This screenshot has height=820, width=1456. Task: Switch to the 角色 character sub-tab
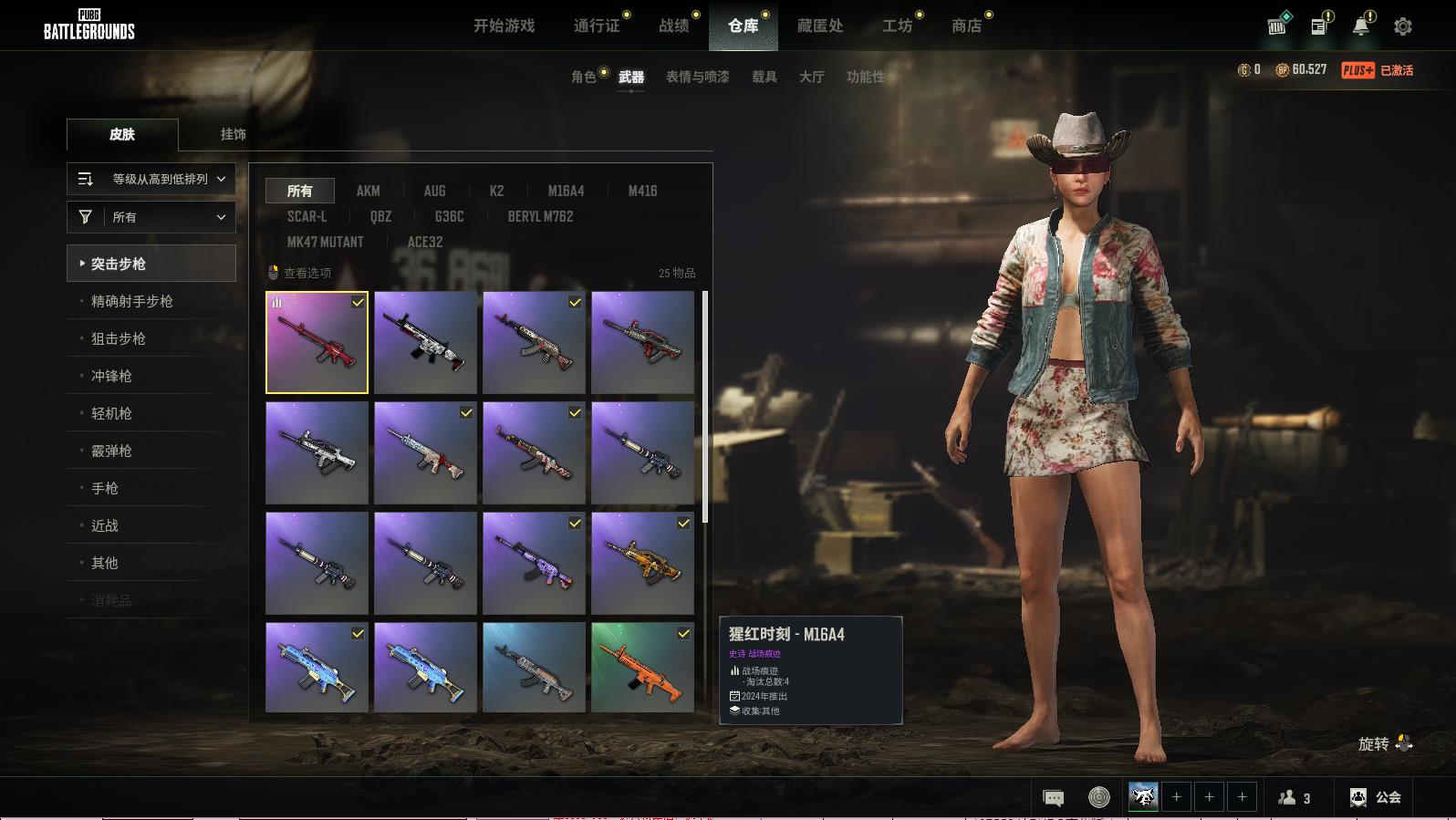coord(583,77)
